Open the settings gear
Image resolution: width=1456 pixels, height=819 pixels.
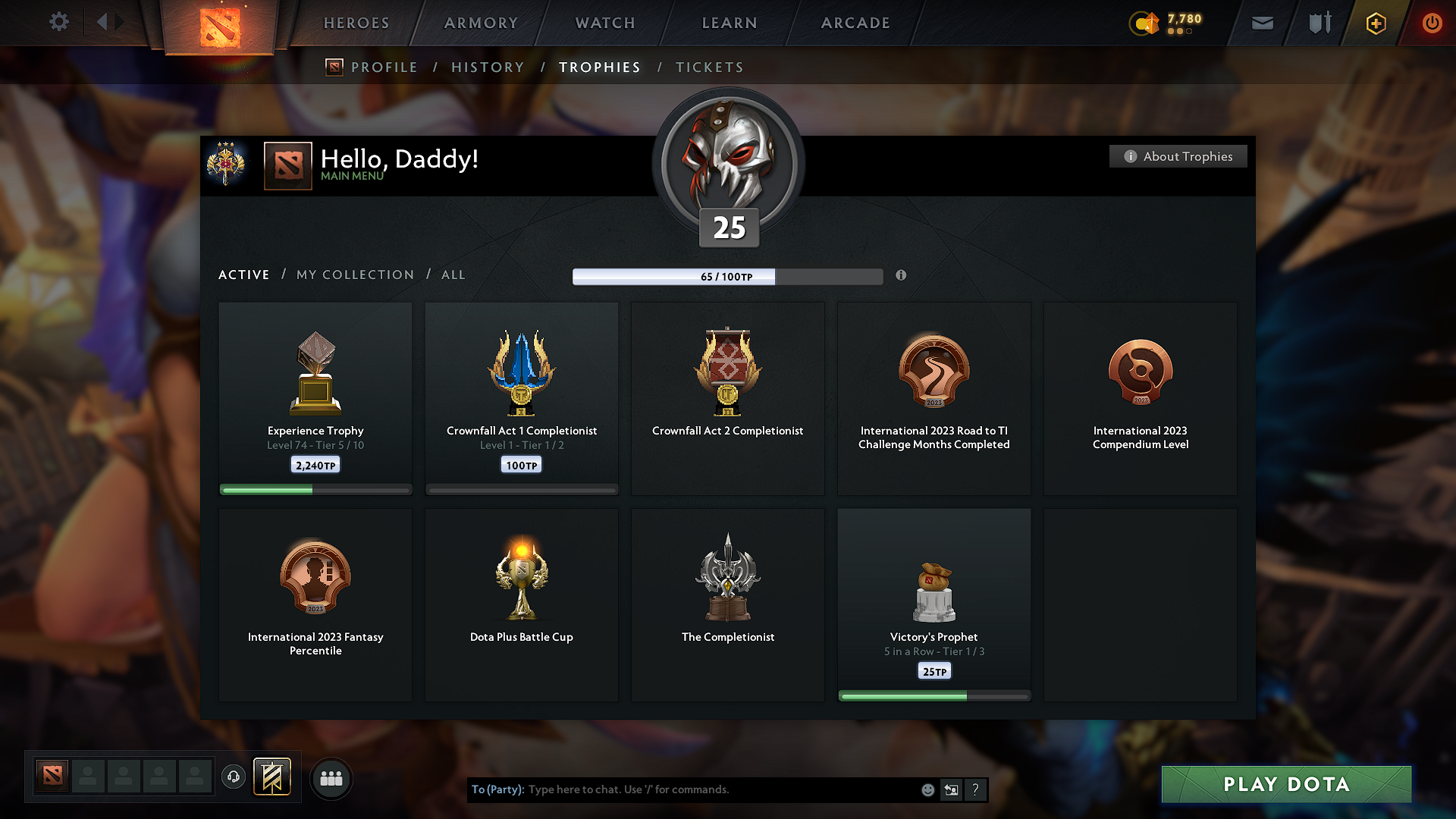click(58, 23)
